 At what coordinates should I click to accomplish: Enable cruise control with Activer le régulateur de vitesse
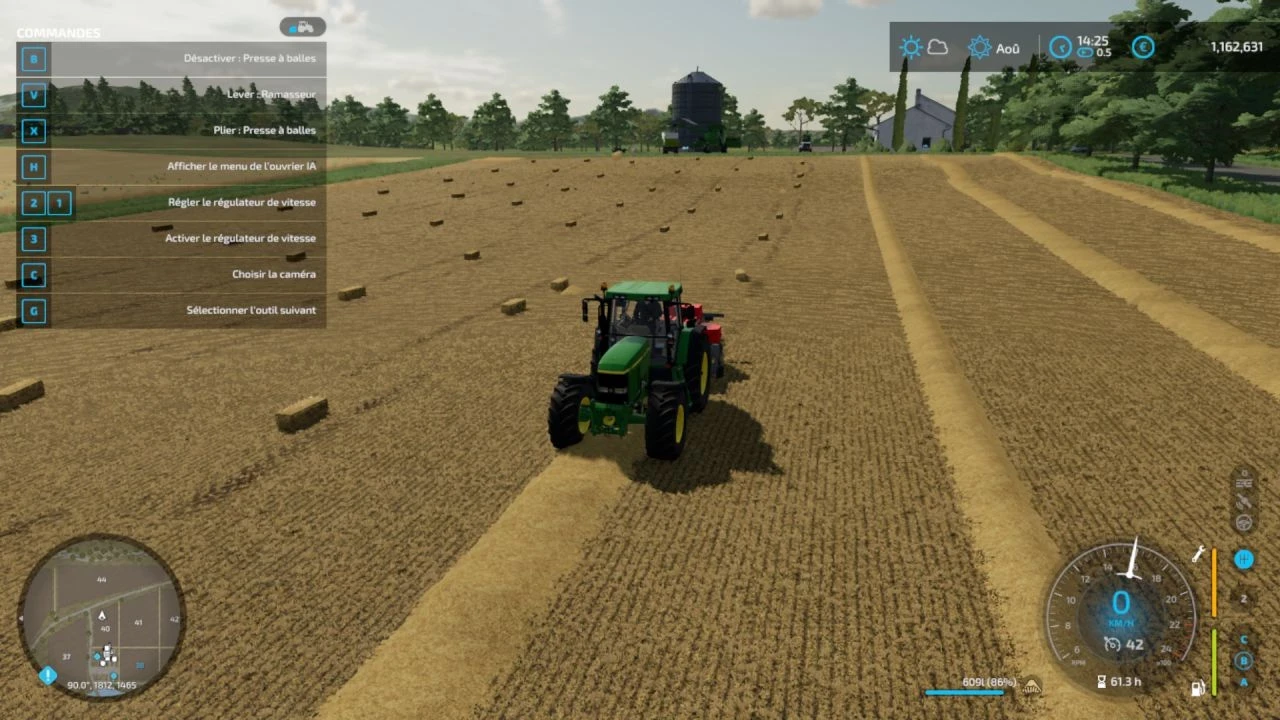tap(240, 238)
